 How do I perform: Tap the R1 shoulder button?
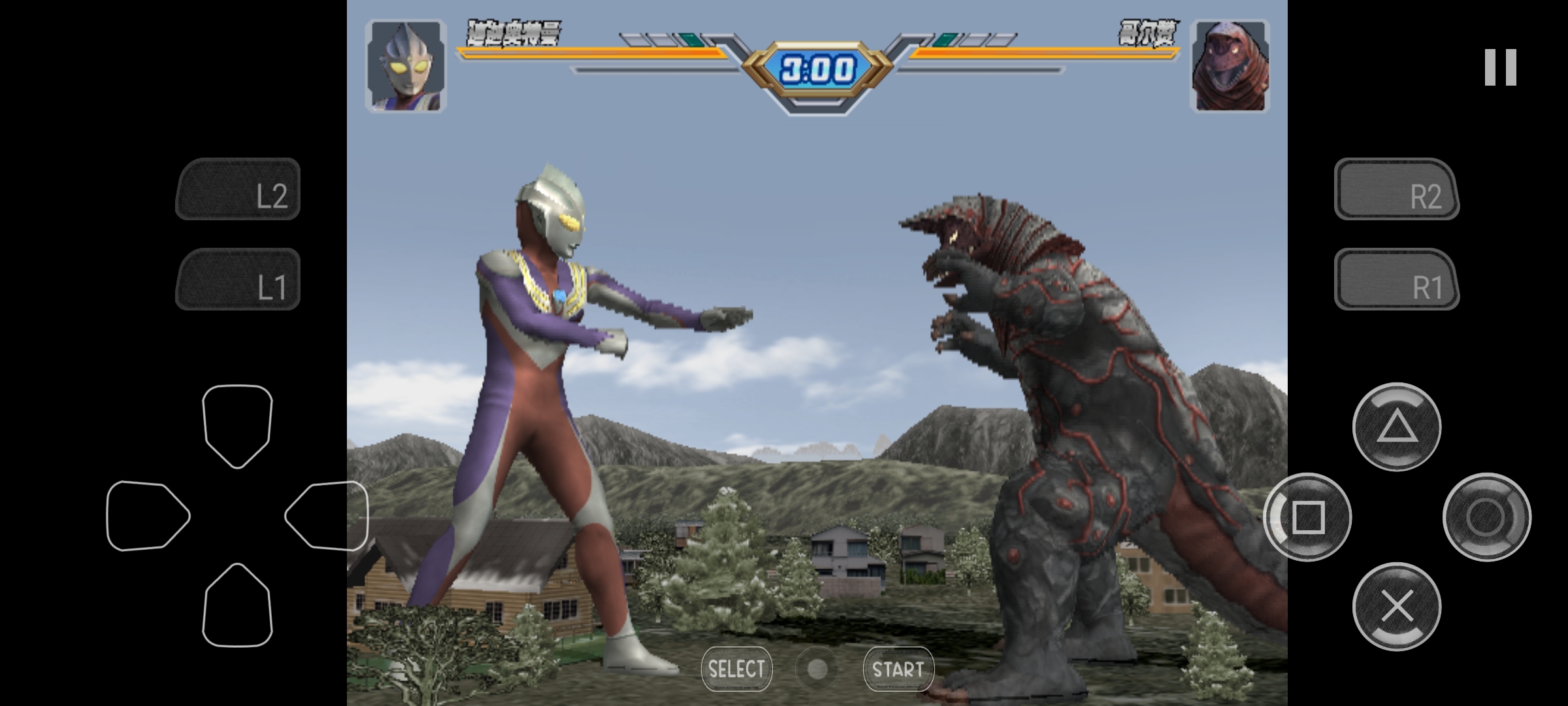1396,280
